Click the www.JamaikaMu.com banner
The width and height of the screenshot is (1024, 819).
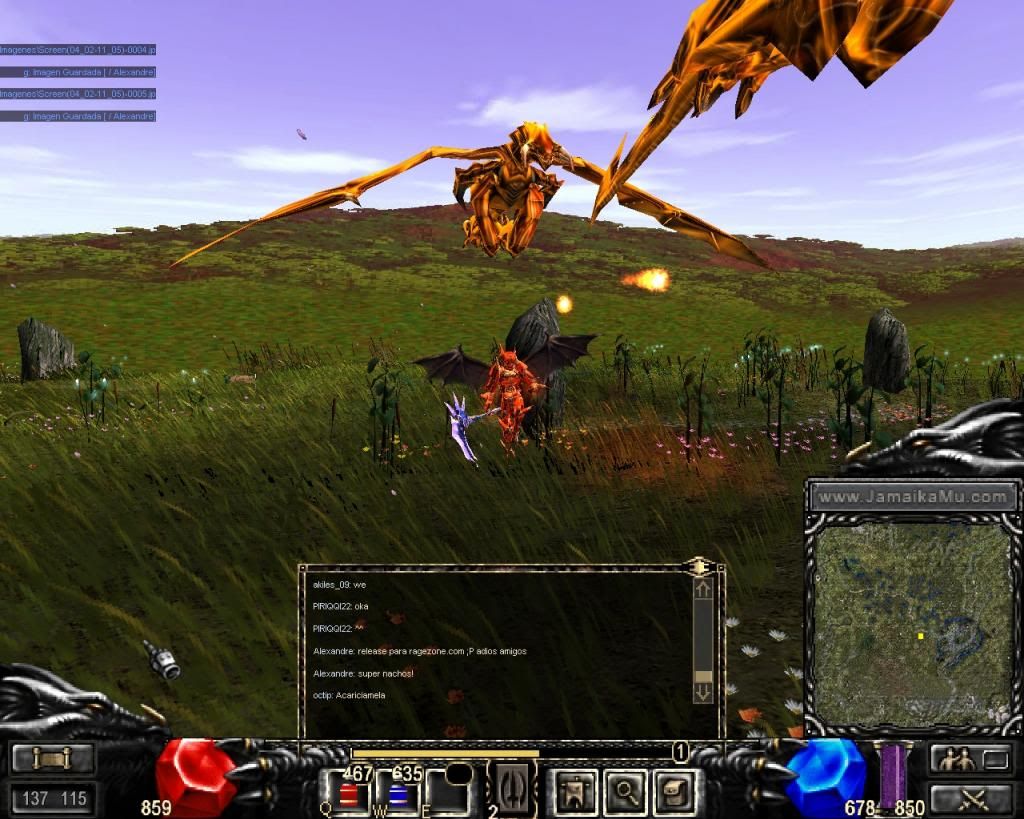click(913, 496)
